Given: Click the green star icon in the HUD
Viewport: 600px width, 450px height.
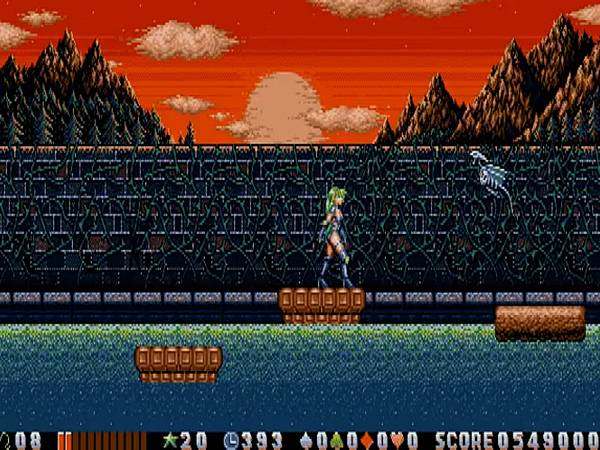Looking at the screenshot, I should coord(169,440).
